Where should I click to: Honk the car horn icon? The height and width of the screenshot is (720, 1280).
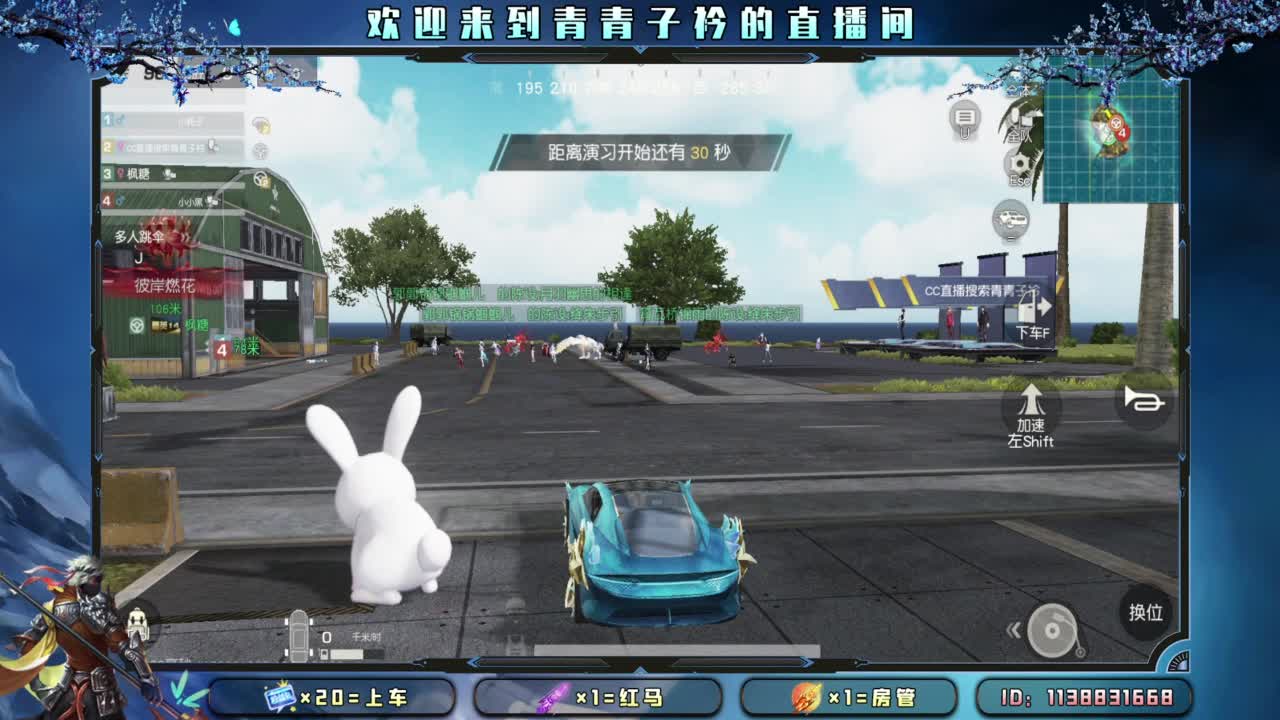pyautogui.click(x=1142, y=400)
